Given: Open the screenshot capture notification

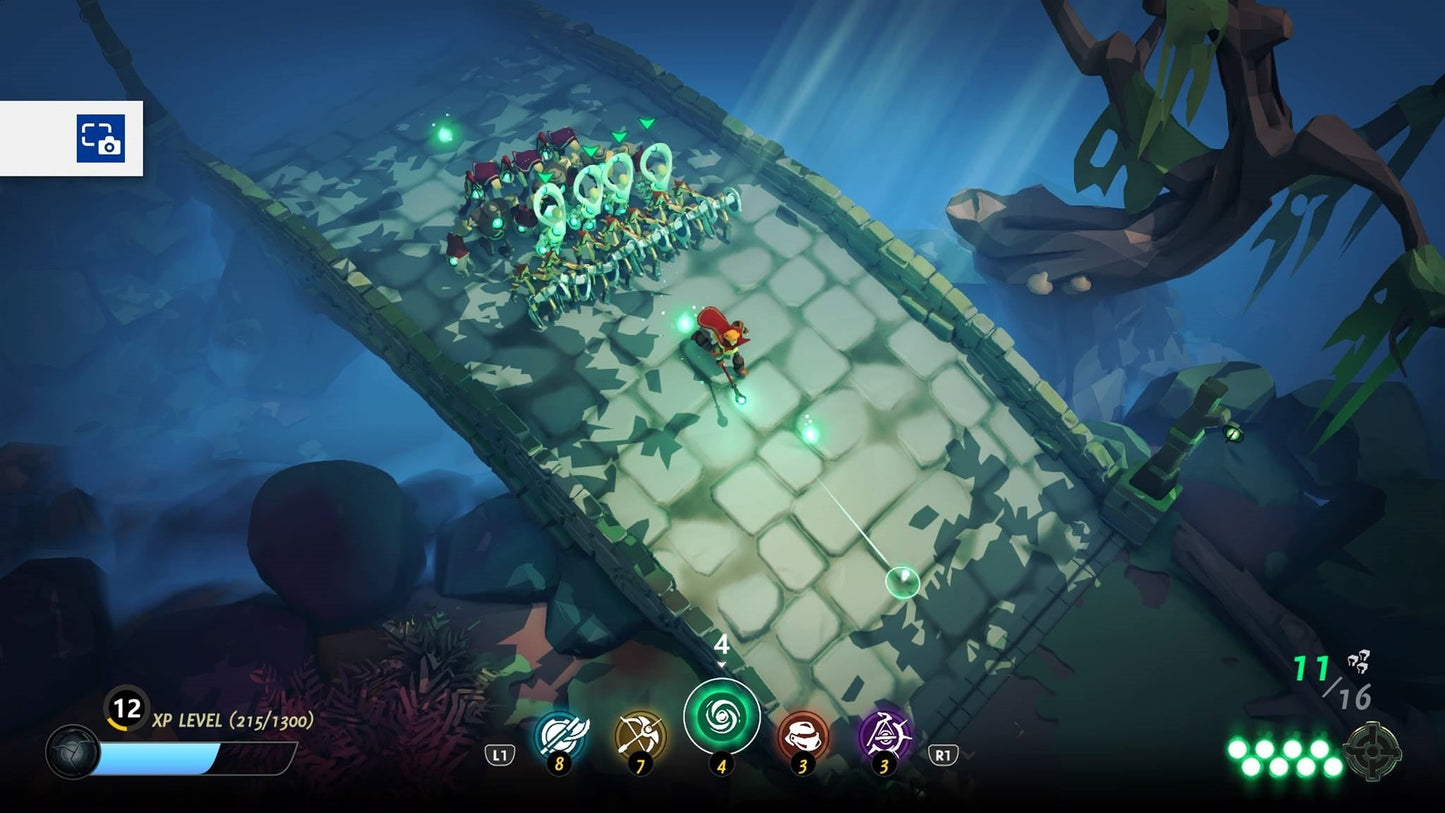Looking at the screenshot, I should 100,138.
